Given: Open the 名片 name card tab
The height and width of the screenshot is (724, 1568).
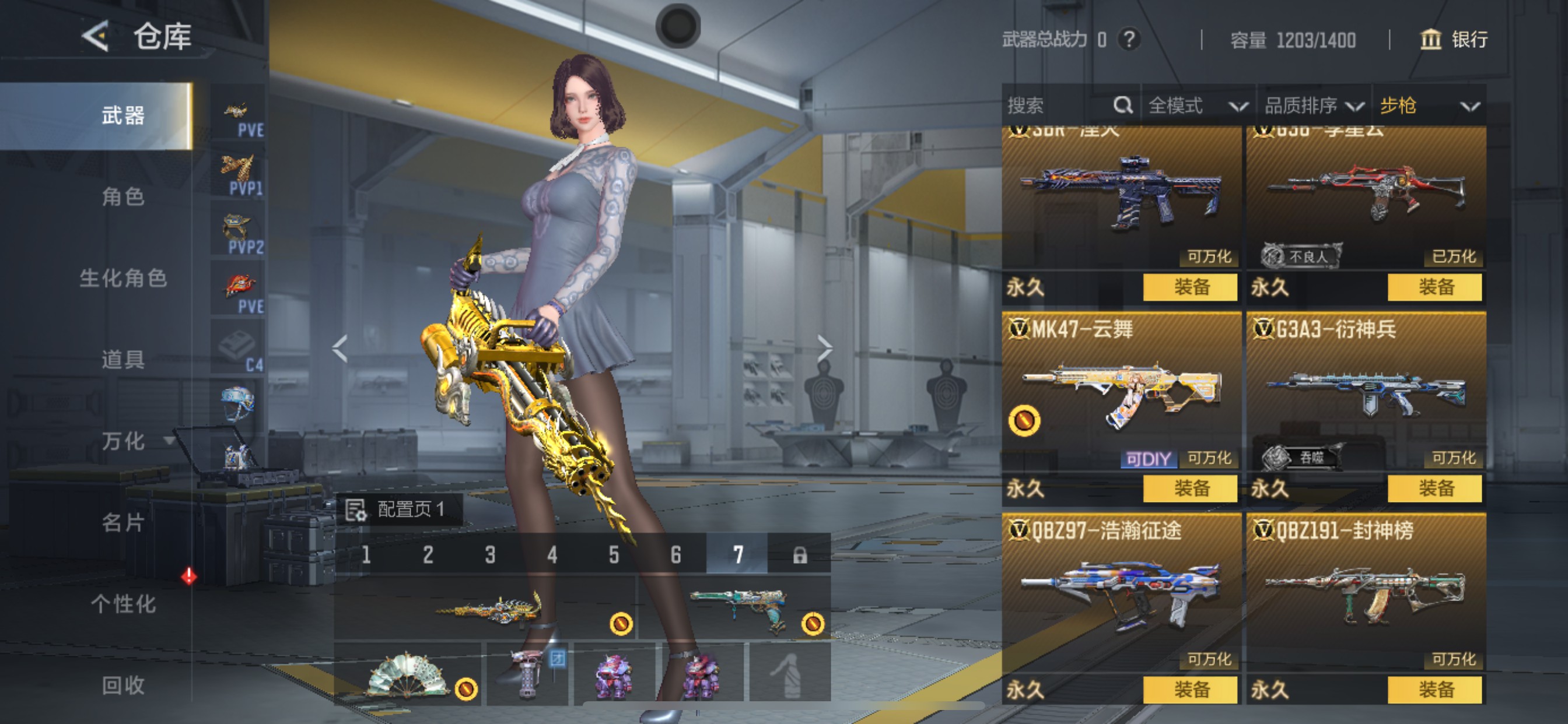Looking at the screenshot, I should click(x=123, y=522).
